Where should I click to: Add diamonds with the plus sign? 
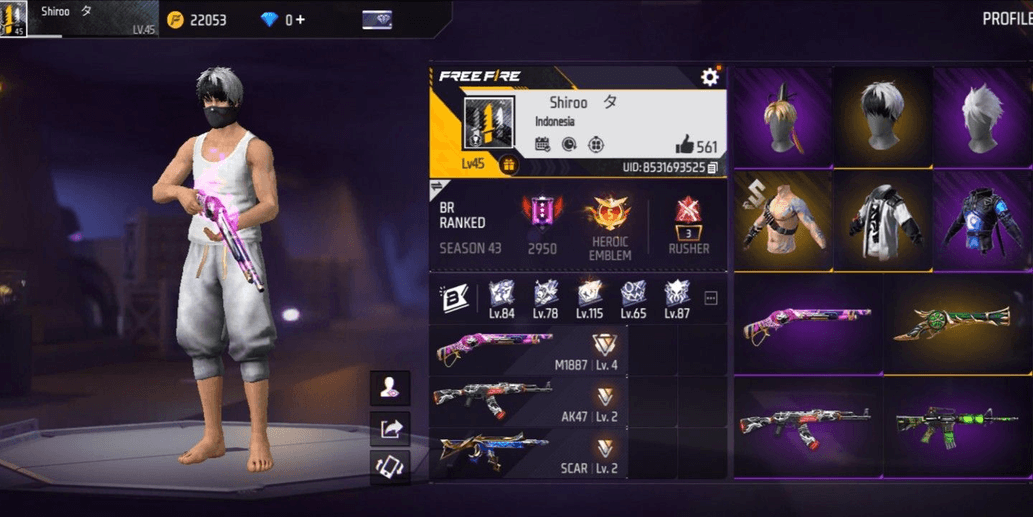click(x=299, y=20)
